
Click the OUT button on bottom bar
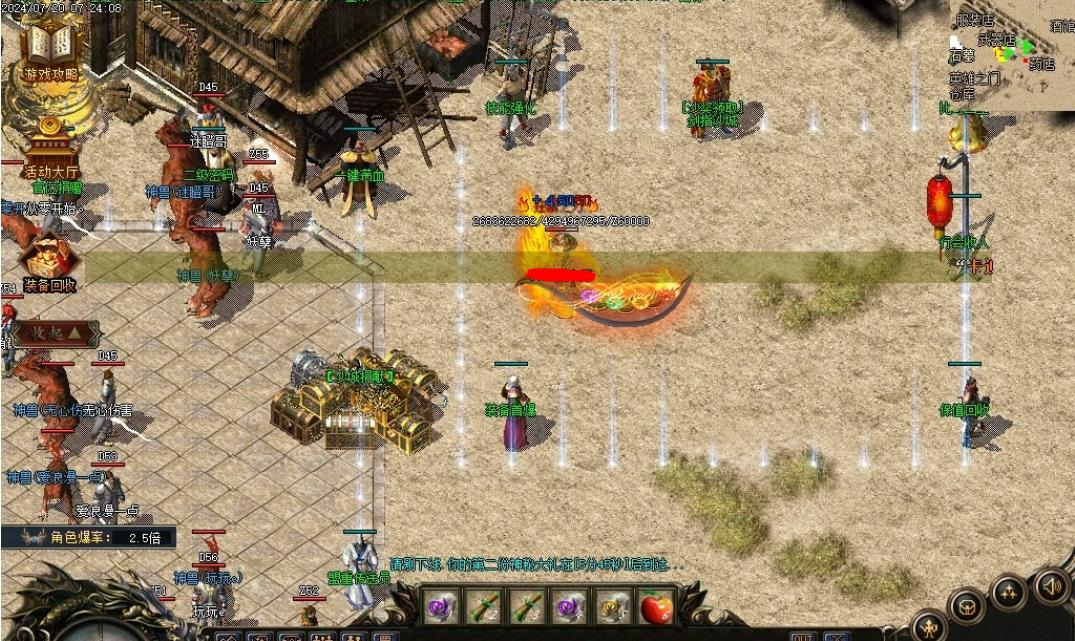coord(803,636)
